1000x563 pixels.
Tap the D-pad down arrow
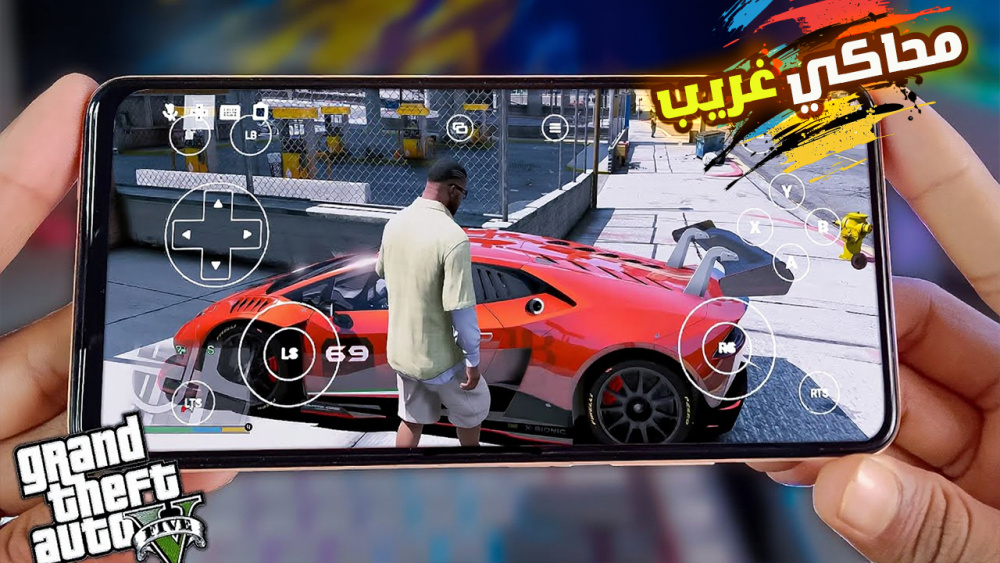click(215, 266)
